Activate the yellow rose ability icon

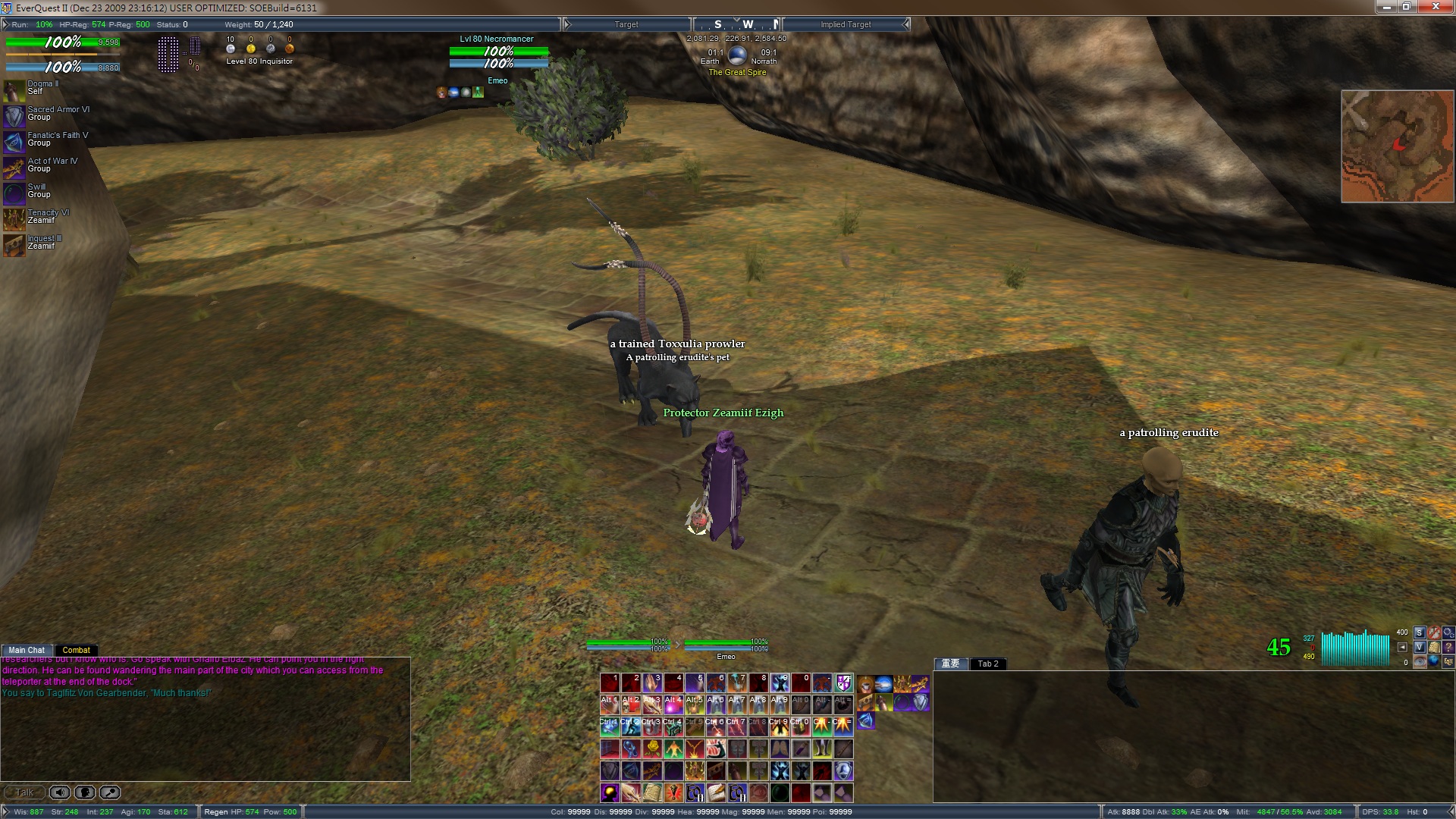coord(652,749)
